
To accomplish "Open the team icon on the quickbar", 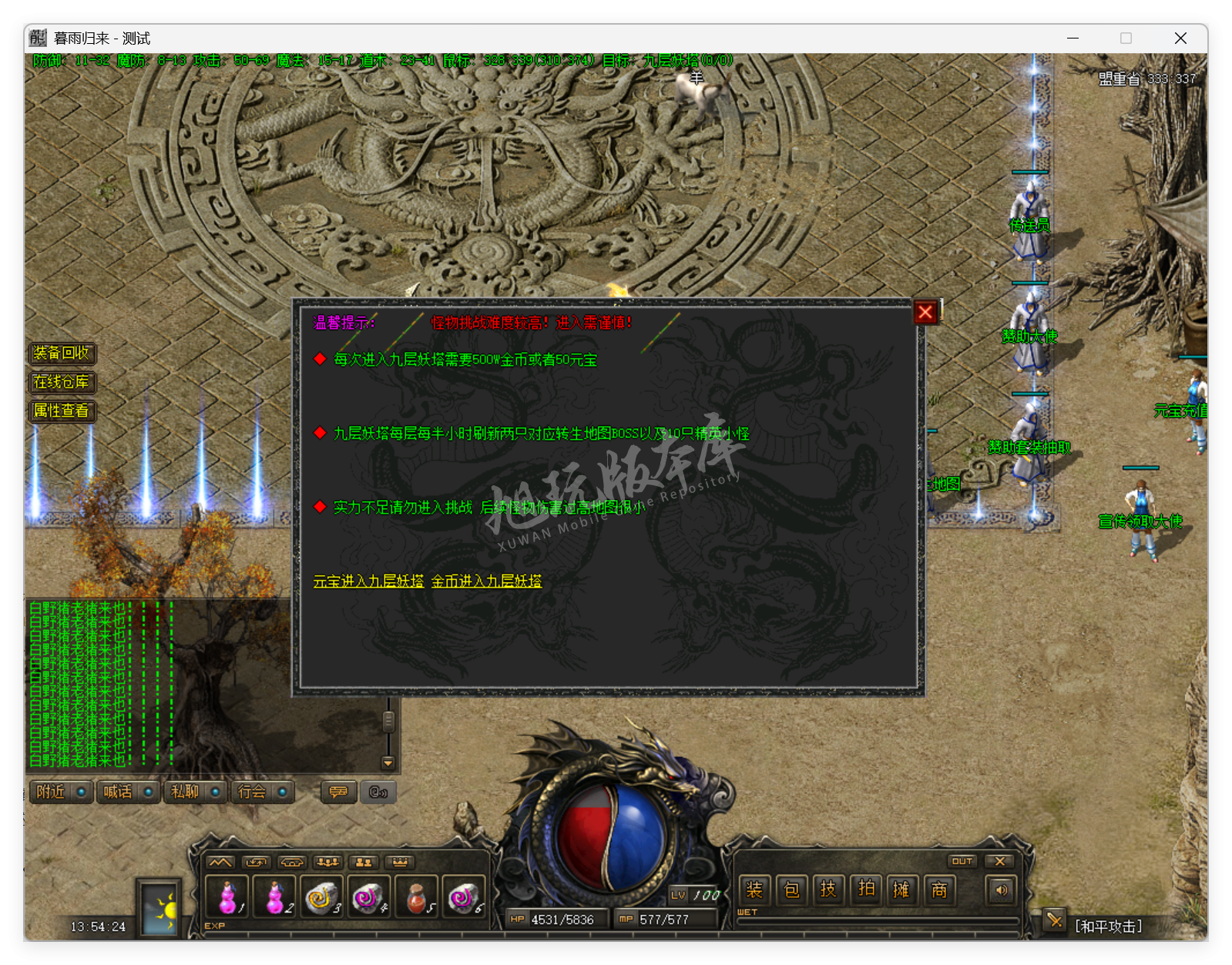I will pyautogui.click(x=327, y=863).
